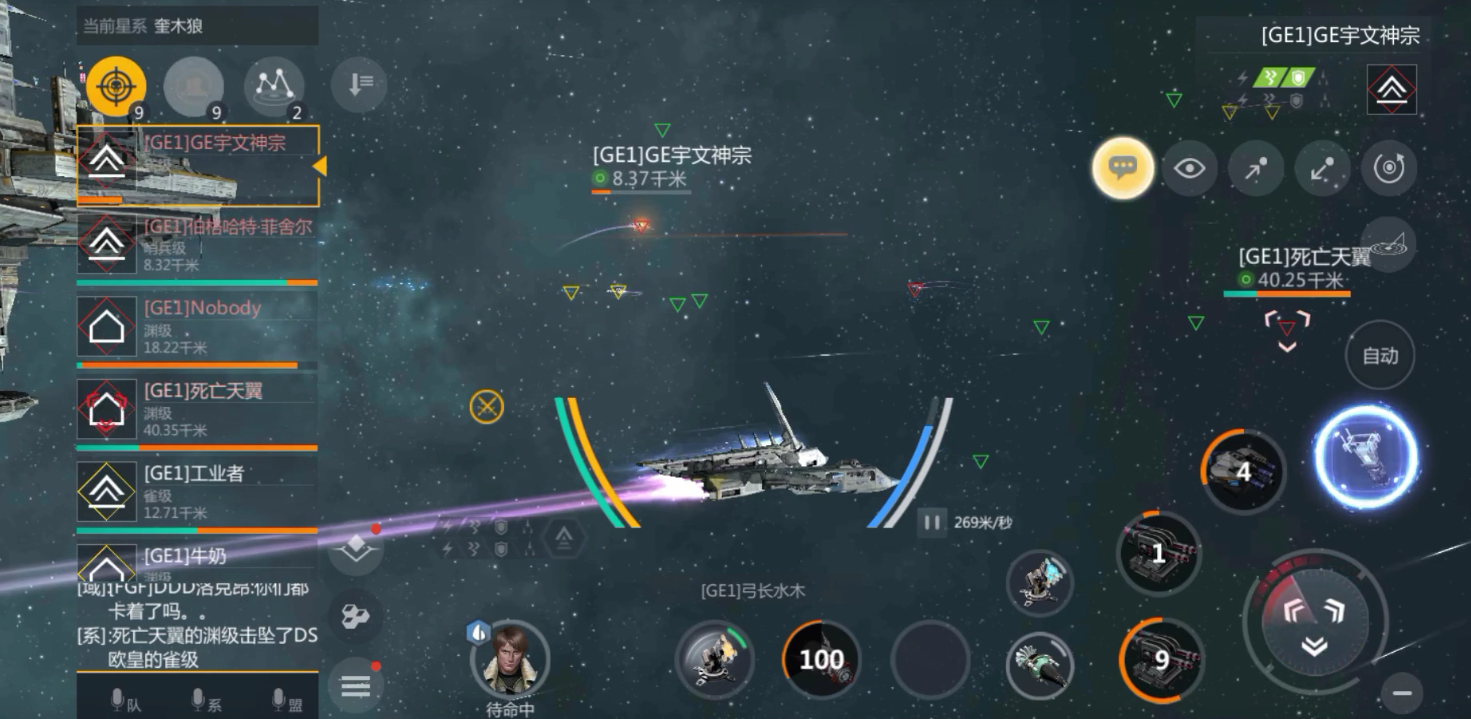The width and height of the screenshot is (1471, 719).
Task: Toggle the 自动 auto button
Action: click(1380, 355)
